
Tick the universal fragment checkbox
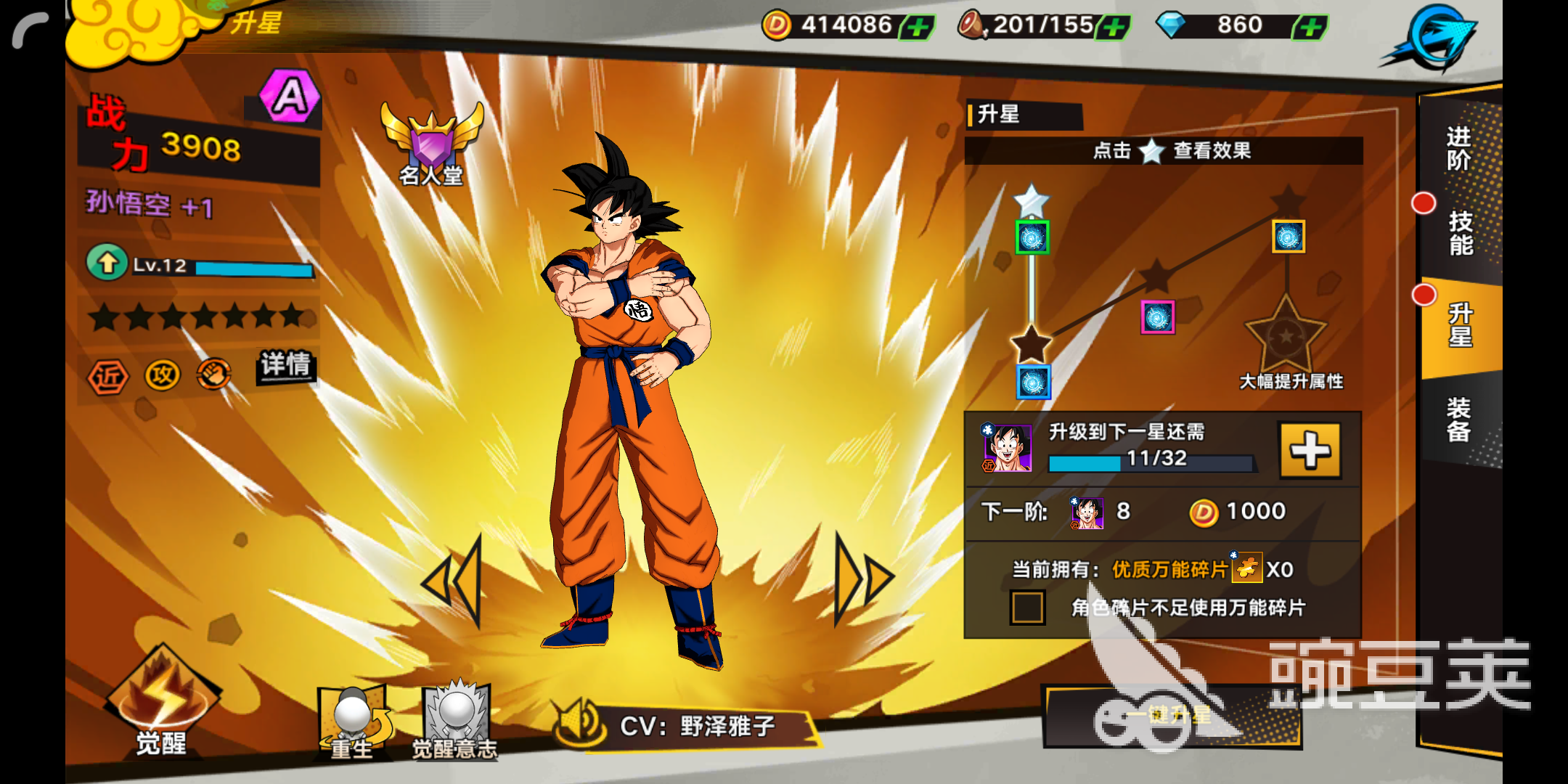click(1027, 608)
